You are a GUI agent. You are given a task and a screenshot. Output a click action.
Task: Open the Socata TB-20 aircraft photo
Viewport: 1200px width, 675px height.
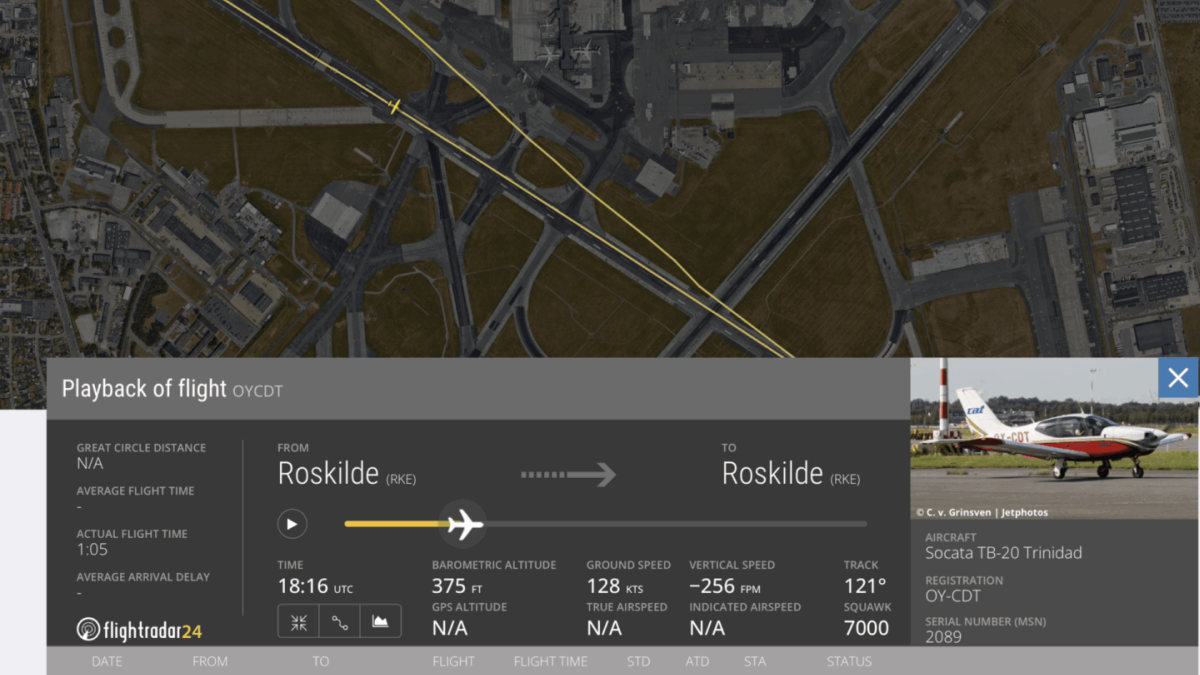pyautogui.click(x=1054, y=438)
